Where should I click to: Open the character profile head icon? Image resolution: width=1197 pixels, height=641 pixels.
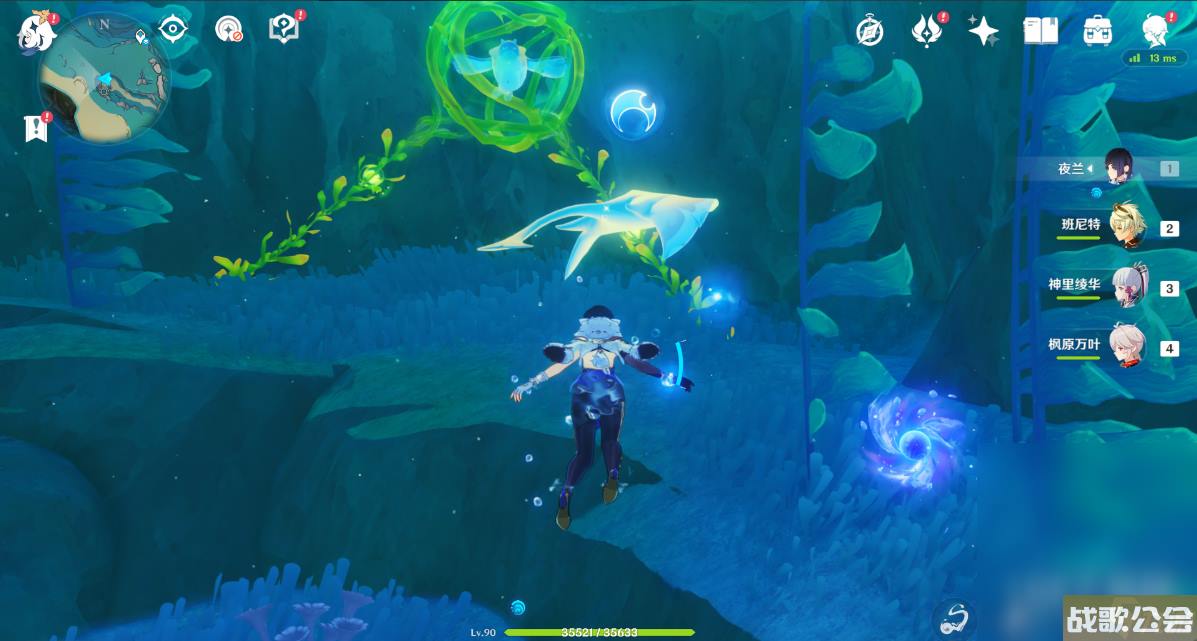1156,31
